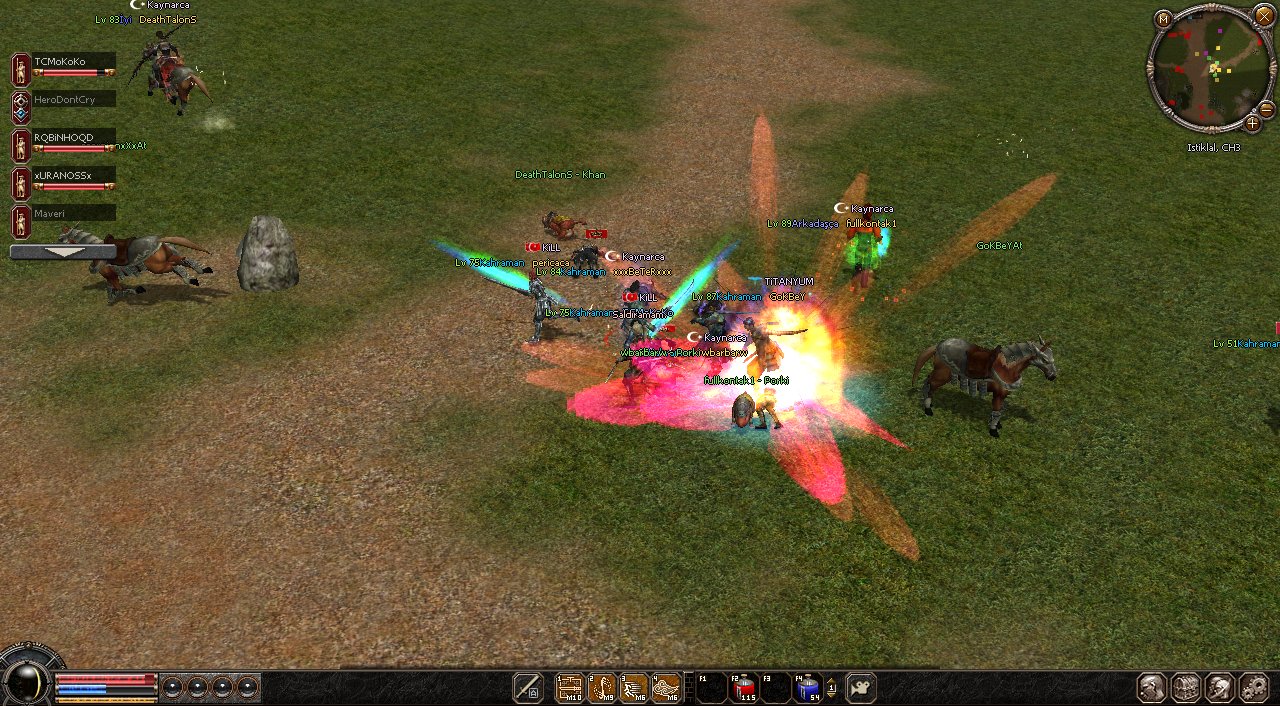Select party member RQBiNHOQD
Screen dimensions: 1280x706
(x=72, y=138)
